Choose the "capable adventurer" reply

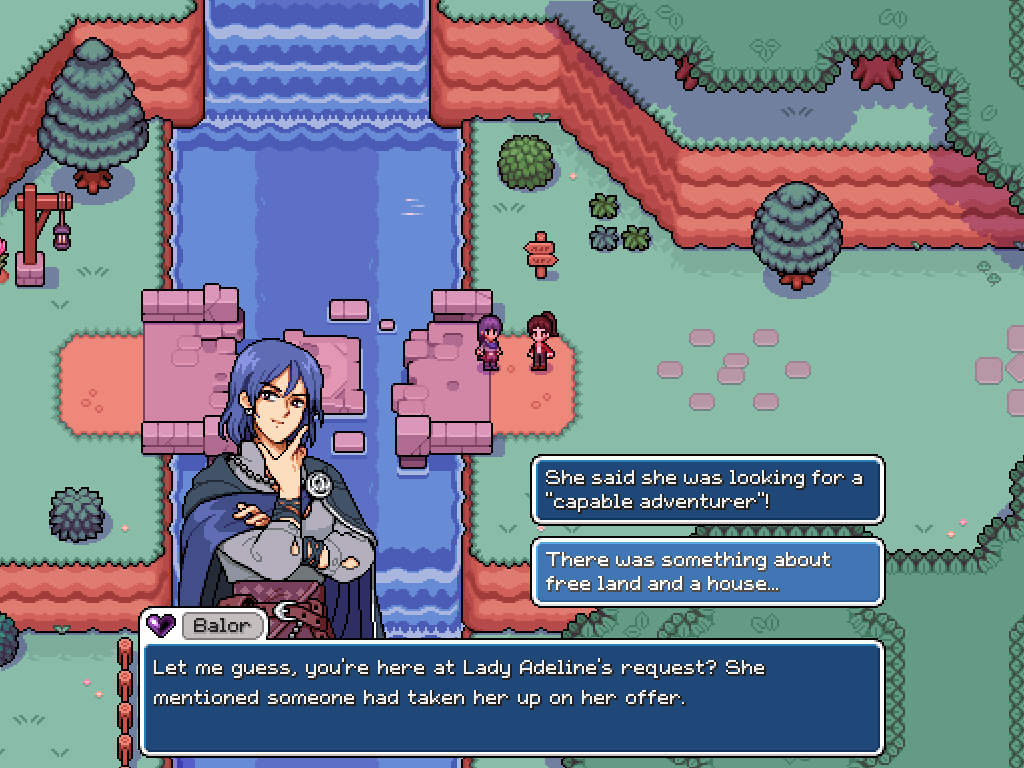click(707, 490)
